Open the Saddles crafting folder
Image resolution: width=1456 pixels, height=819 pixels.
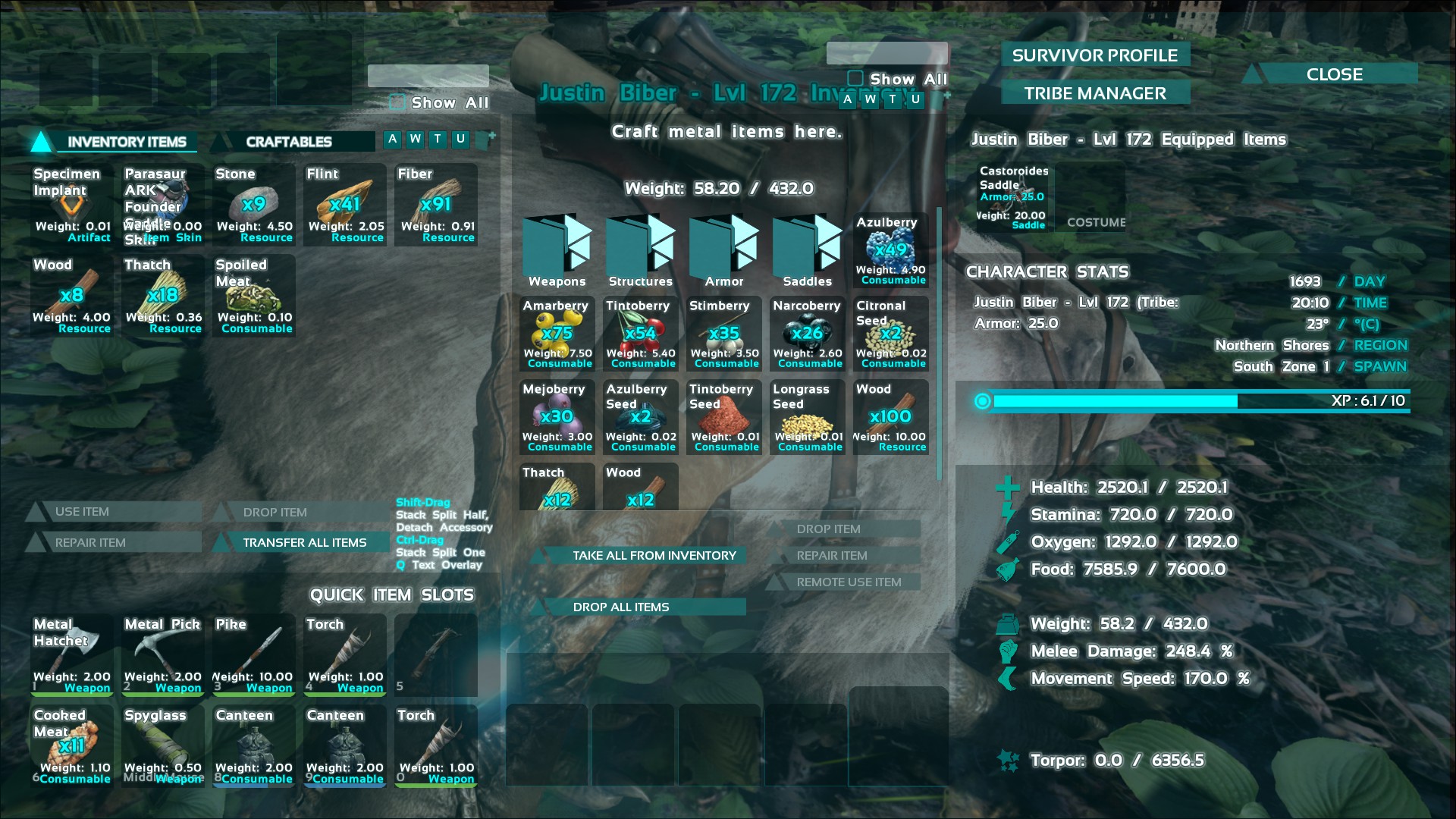click(x=808, y=251)
